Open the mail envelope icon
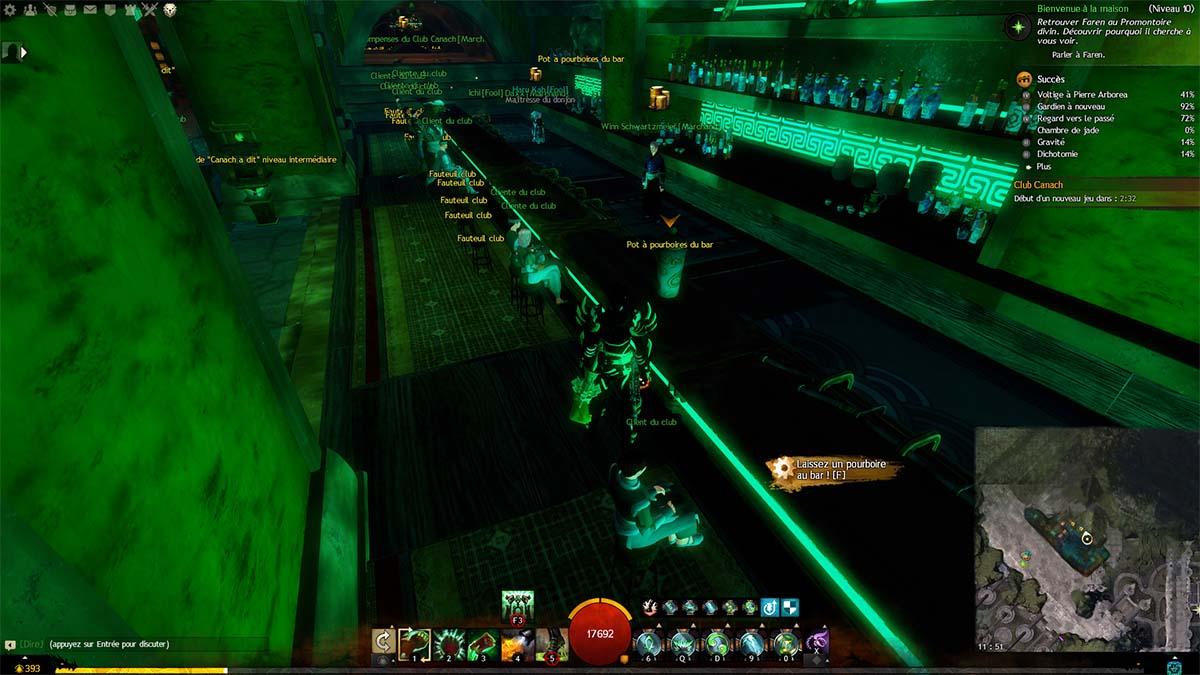The height and width of the screenshot is (675, 1200). coord(90,10)
